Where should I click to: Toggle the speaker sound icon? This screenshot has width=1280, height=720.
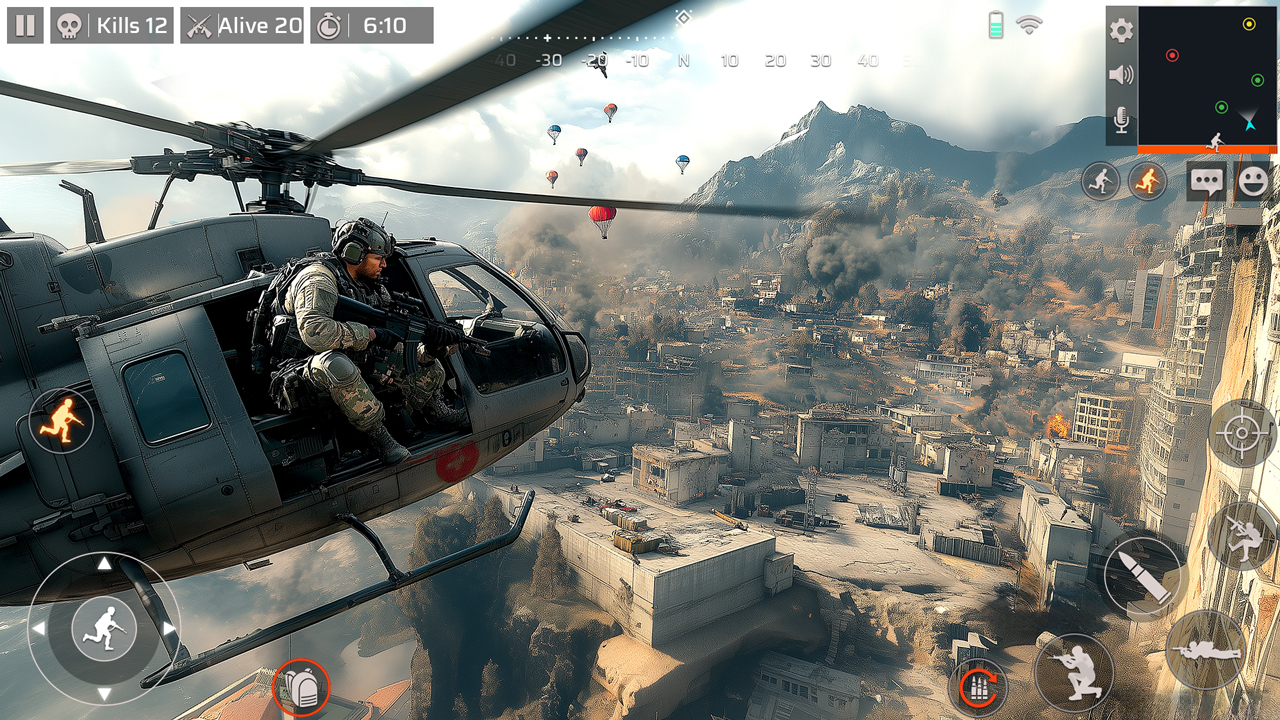(x=1122, y=75)
